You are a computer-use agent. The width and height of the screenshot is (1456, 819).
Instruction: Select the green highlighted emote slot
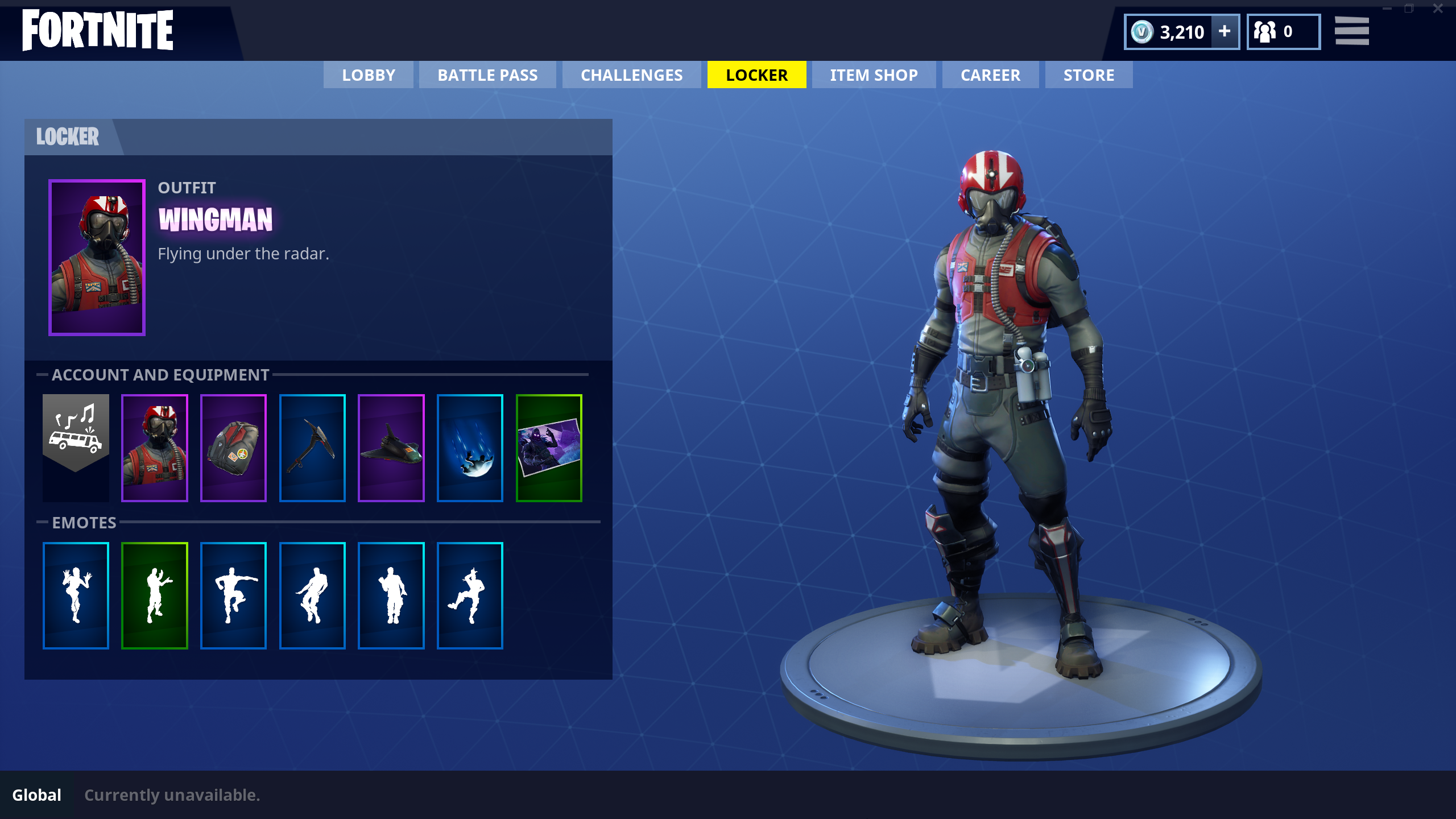155,595
